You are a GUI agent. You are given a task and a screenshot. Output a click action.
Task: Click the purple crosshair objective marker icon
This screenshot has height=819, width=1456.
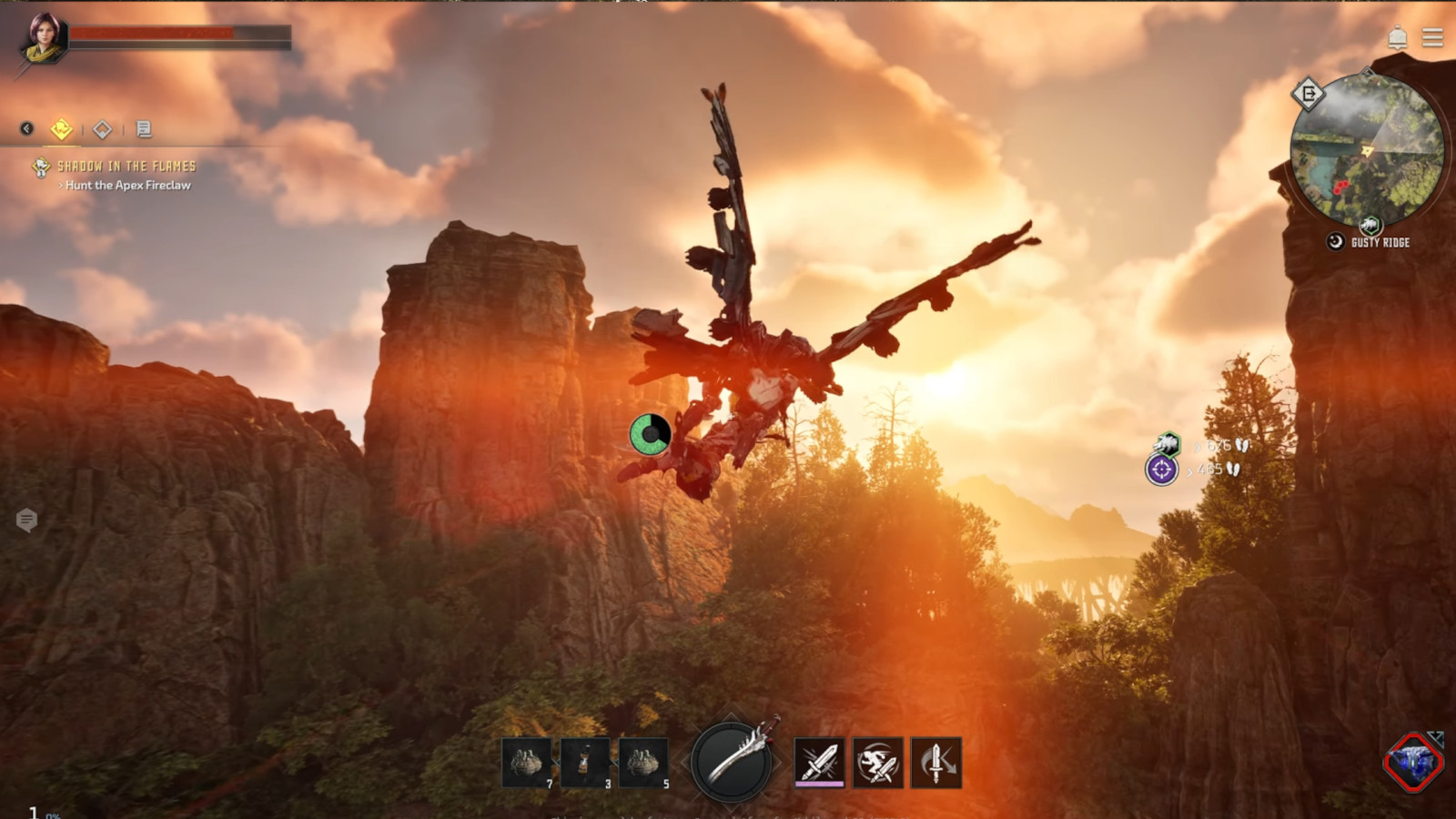coord(1162,470)
